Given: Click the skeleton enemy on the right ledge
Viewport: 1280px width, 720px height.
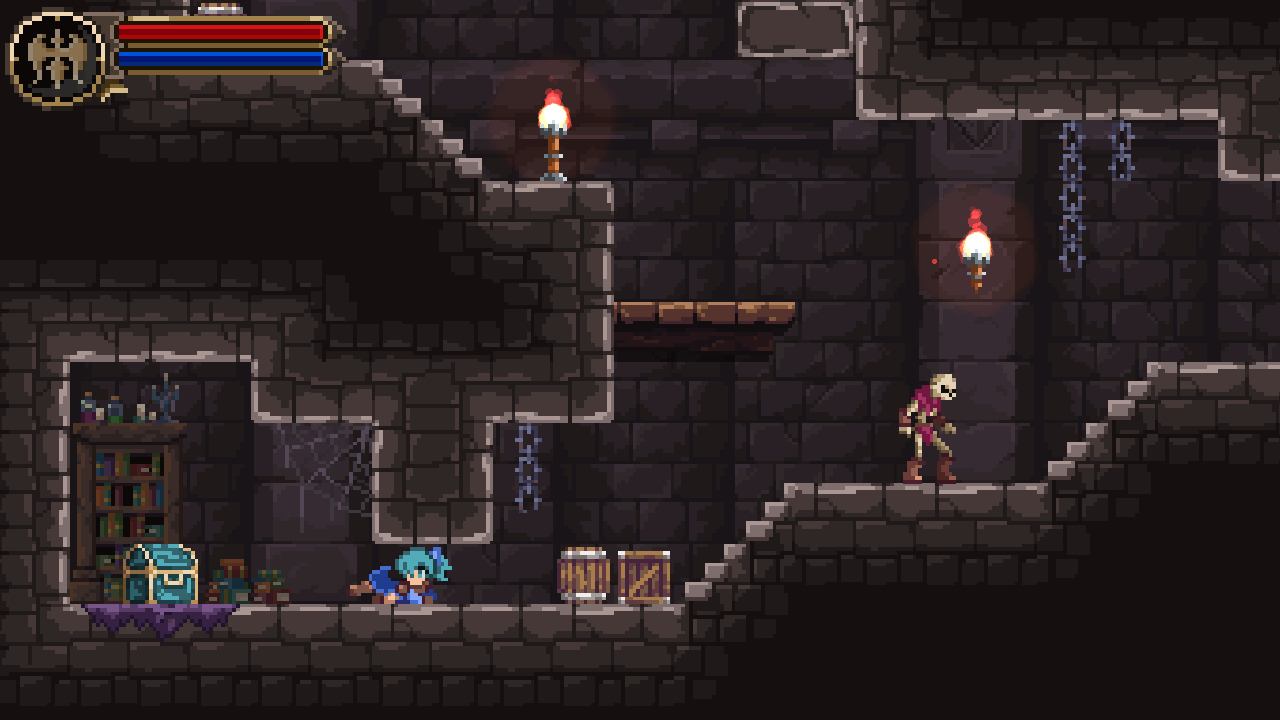Looking at the screenshot, I should tap(930, 425).
